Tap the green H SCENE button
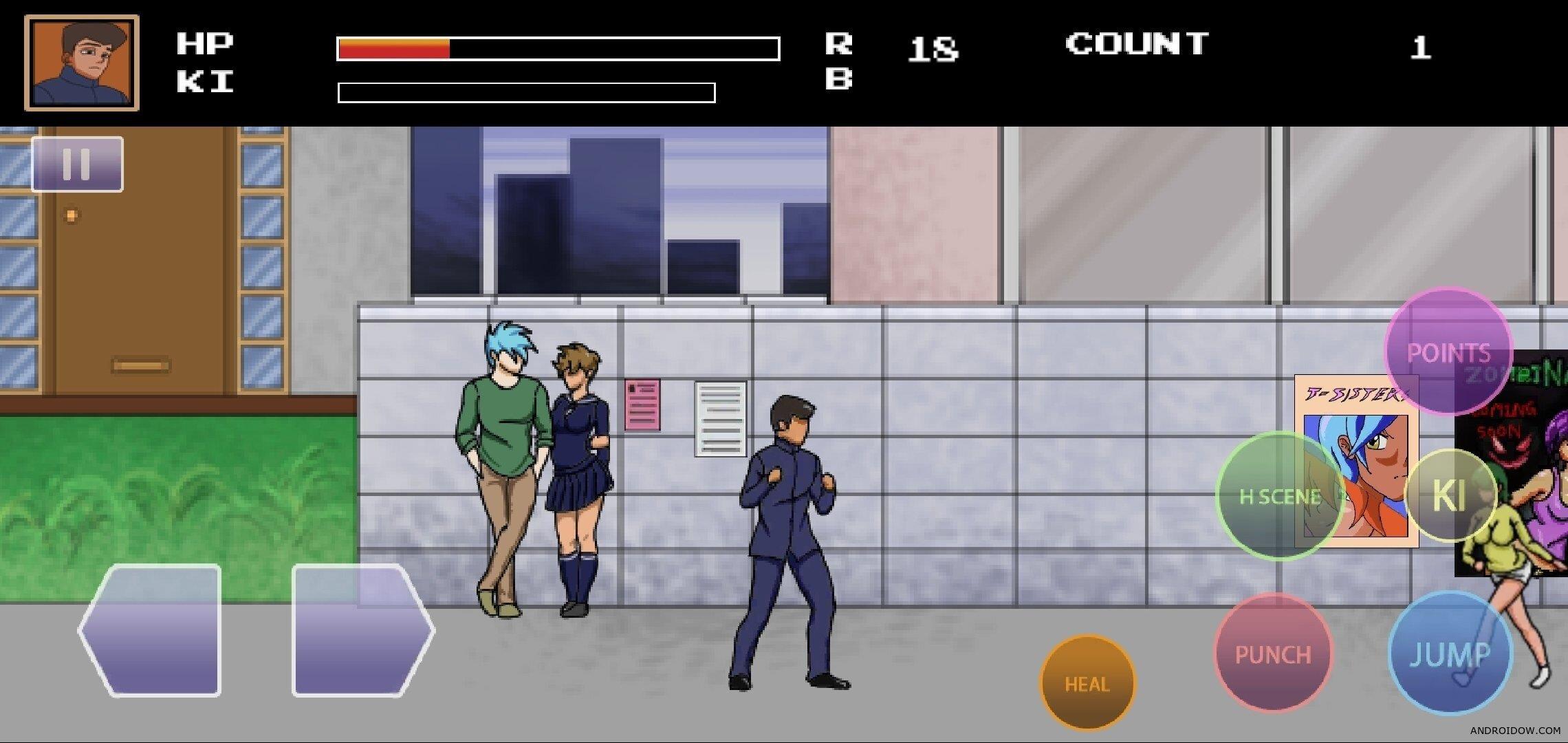The height and width of the screenshot is (743, 1568). (x=1279, y=495)
